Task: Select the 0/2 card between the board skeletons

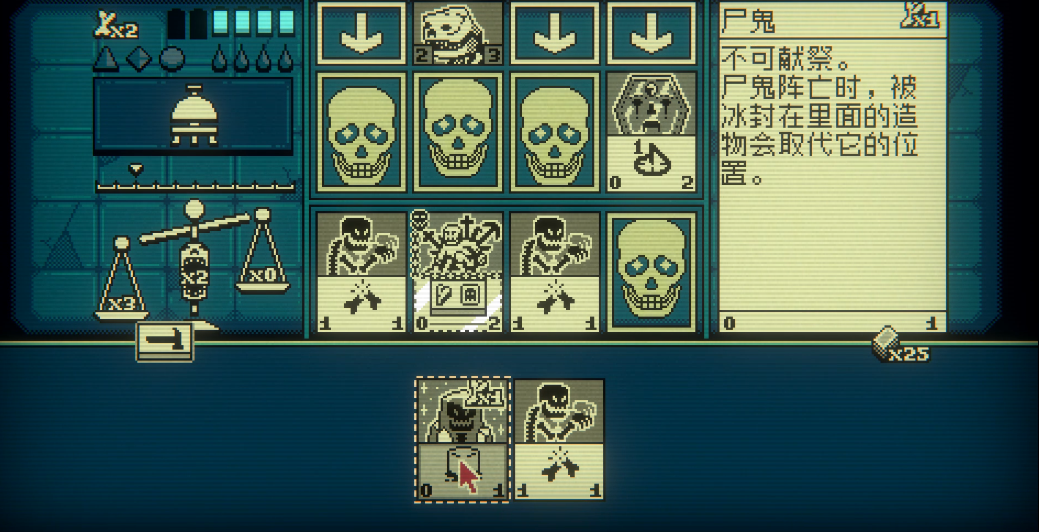Action: coord(459,270)
